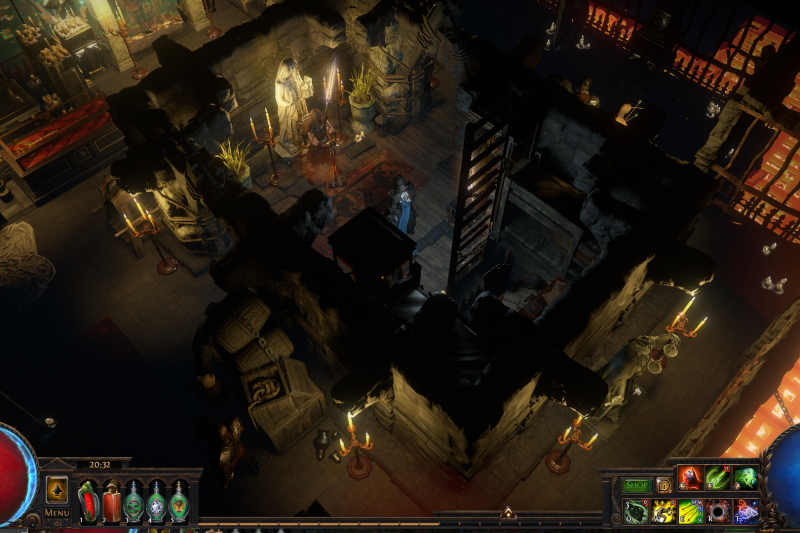Activate the green arrow volley skill on E
Screen dimensions: 800x533
[x=691, y=512]
